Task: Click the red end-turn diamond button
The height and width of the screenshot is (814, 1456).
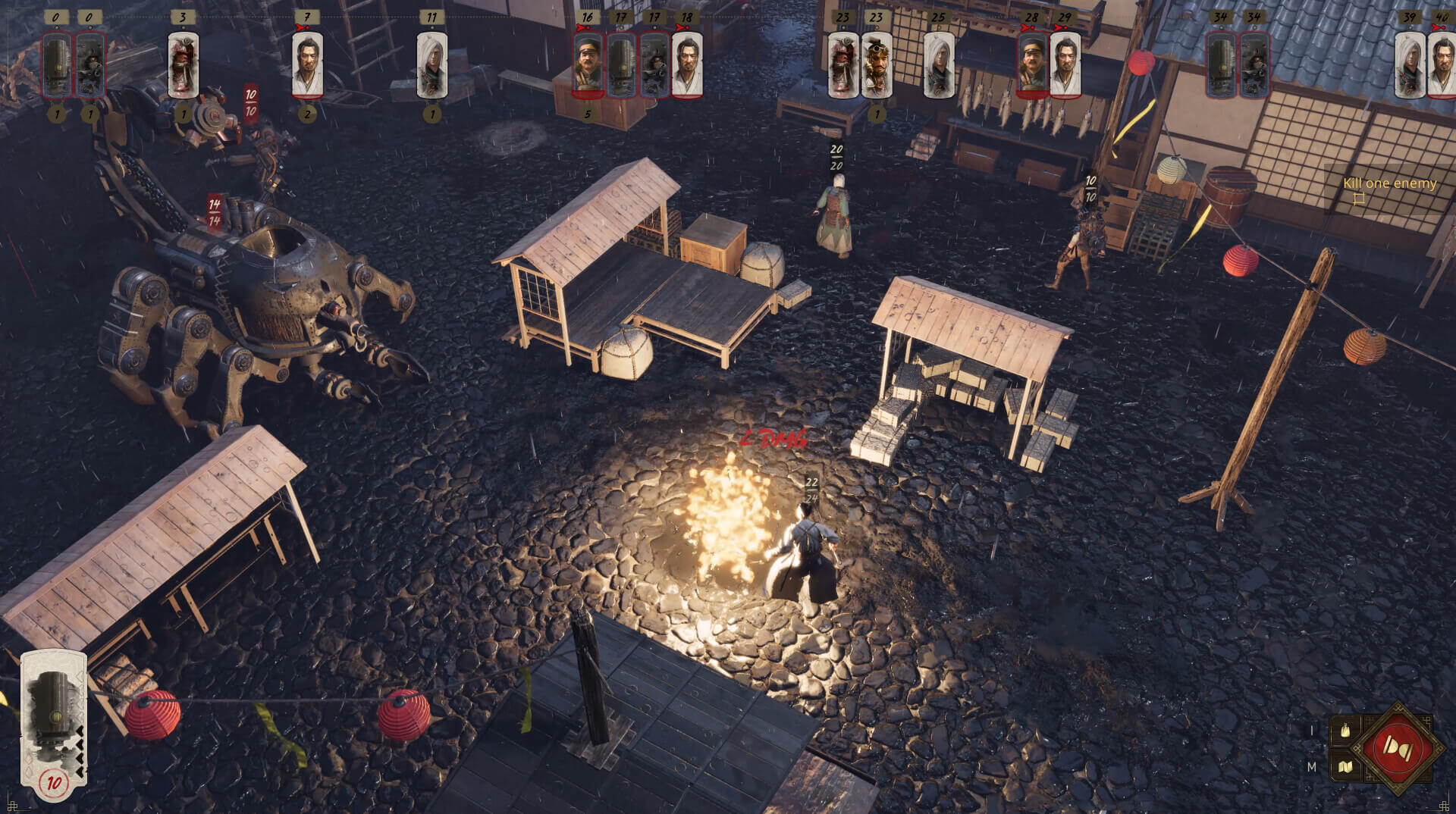Action: (x=1397, y=748)
